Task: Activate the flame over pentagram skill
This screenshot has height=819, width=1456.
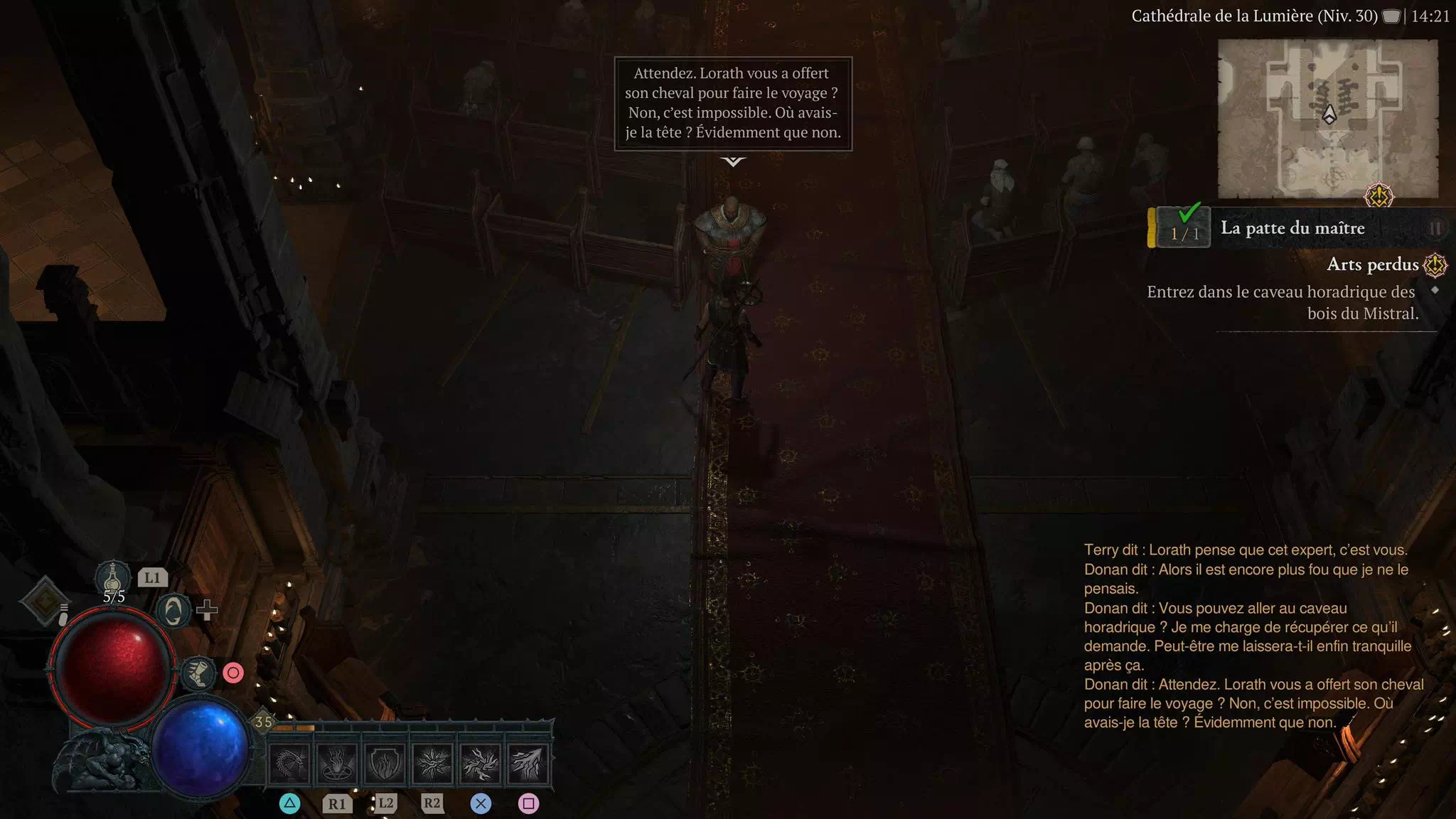Action: point(337,764)
